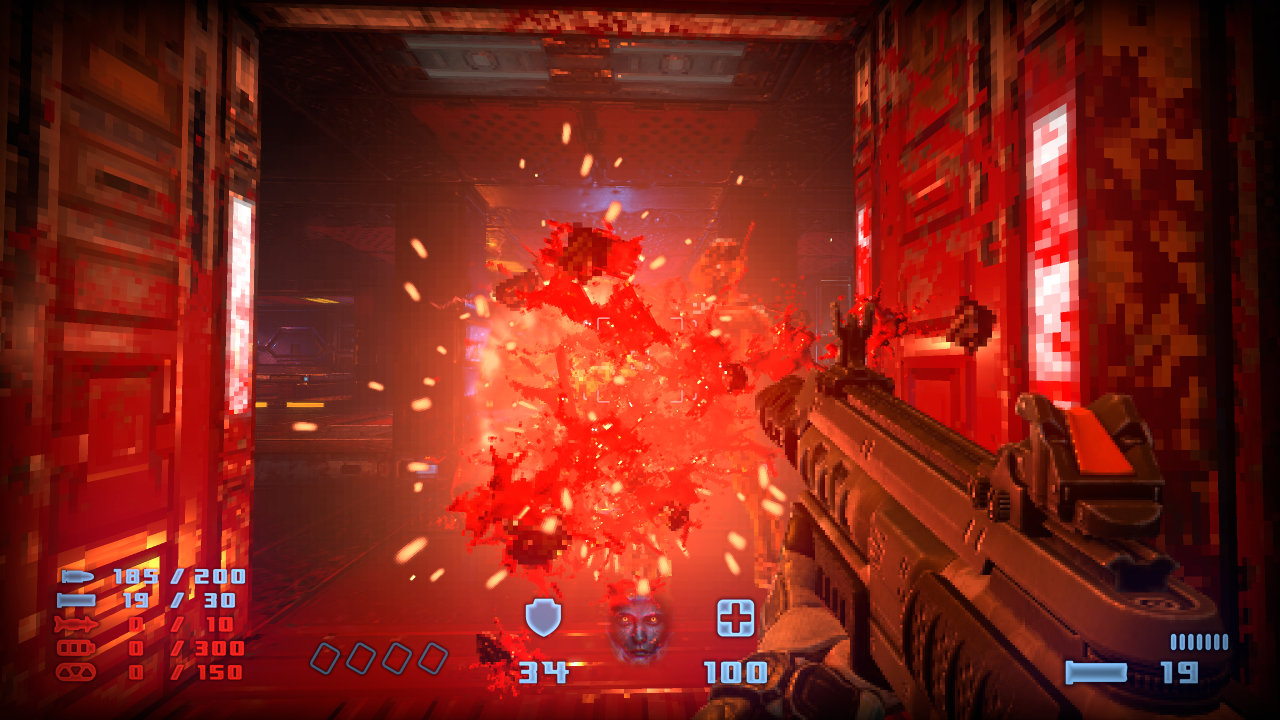
Task: Select the shotgun shell ammo icon in the ammo list
Action: (x=76, y=600)
